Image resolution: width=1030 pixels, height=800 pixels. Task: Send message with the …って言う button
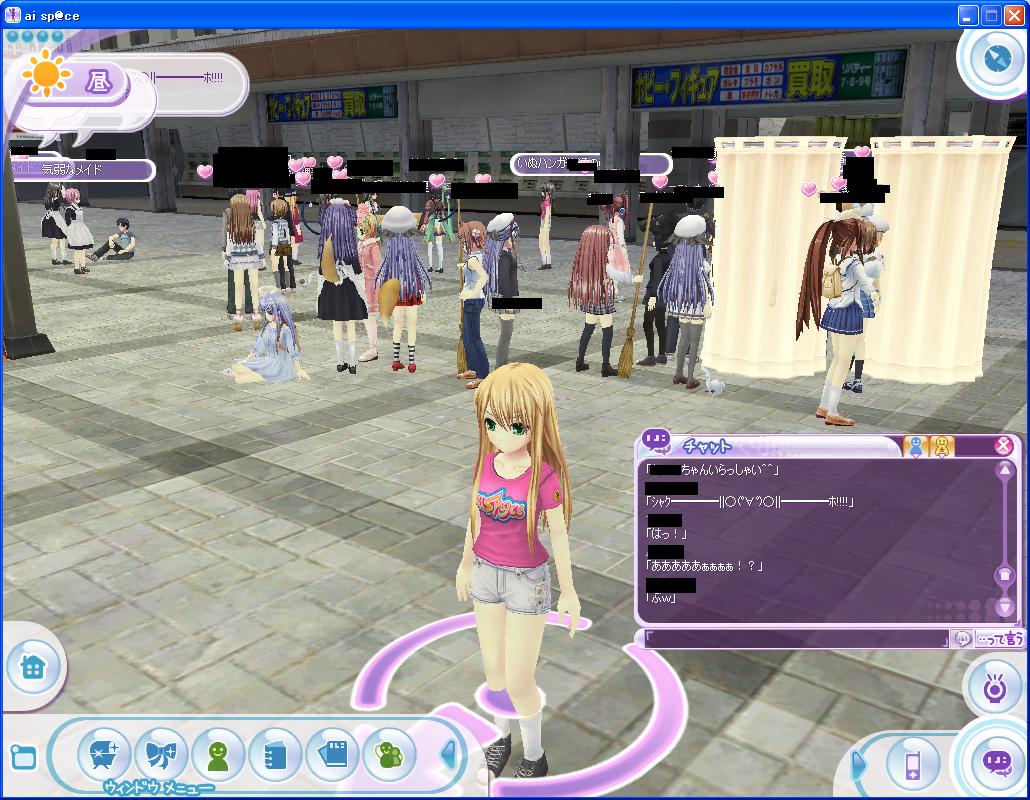pyautogui.click(x=999, y=638)
